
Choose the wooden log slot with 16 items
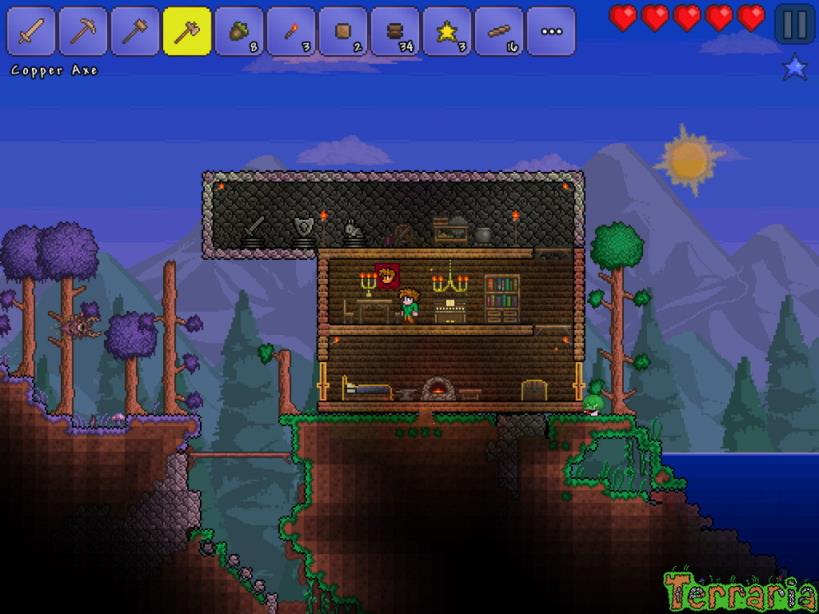[499, 31]
